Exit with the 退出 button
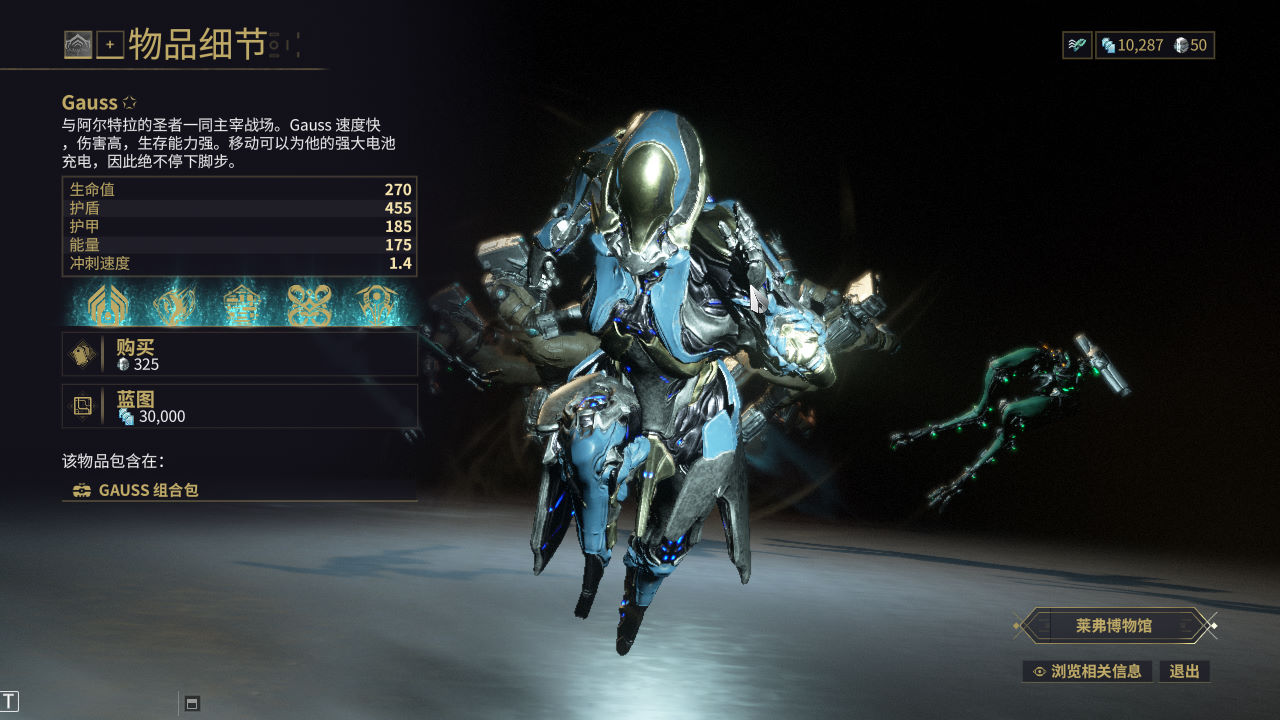The width and height of the screenshot is (1280, 720). (x=1184, y=671)
